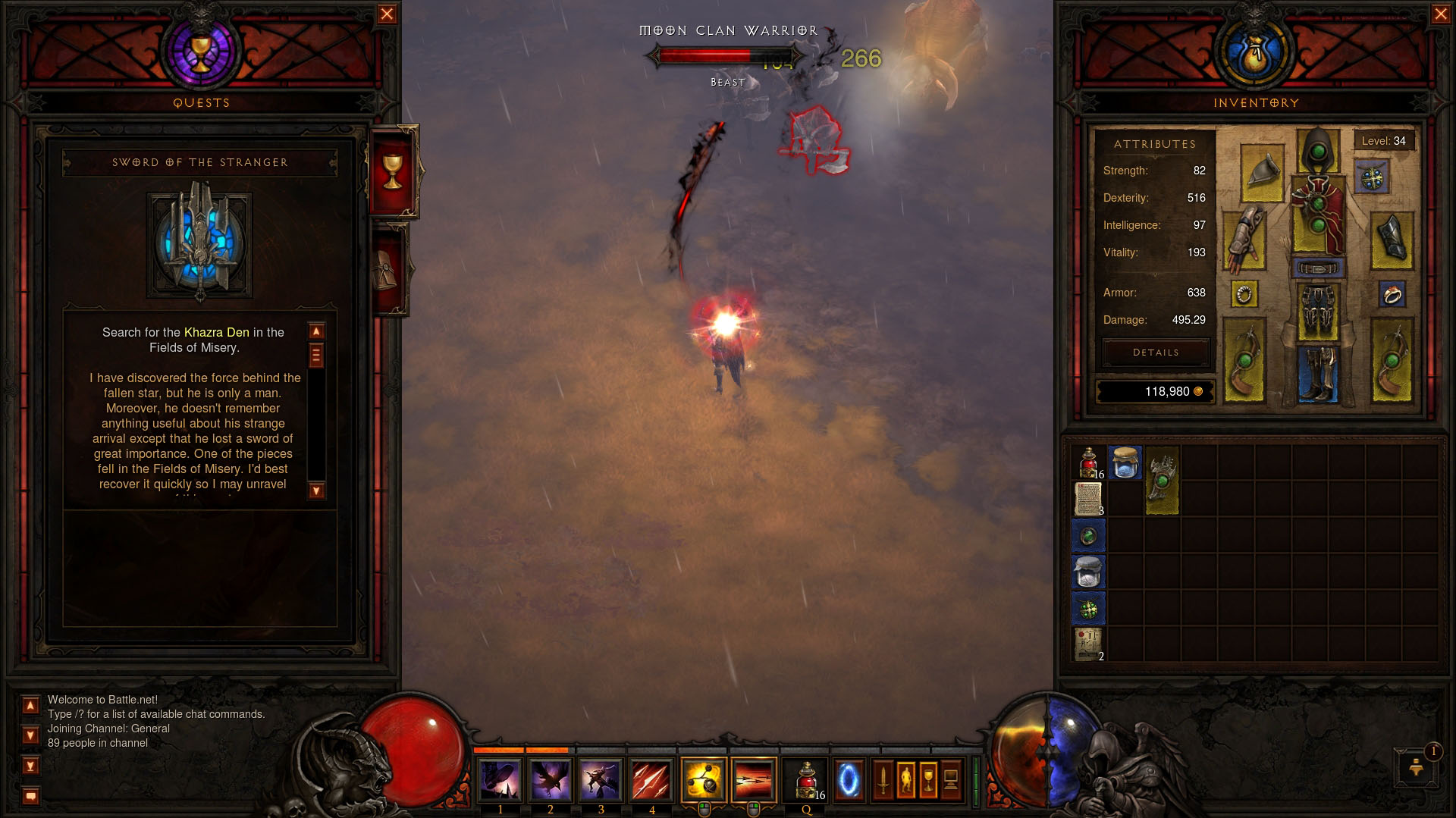Pick the health potion stack in inventory
This screenshot has width=1456, height=818.
(1089, 462)
